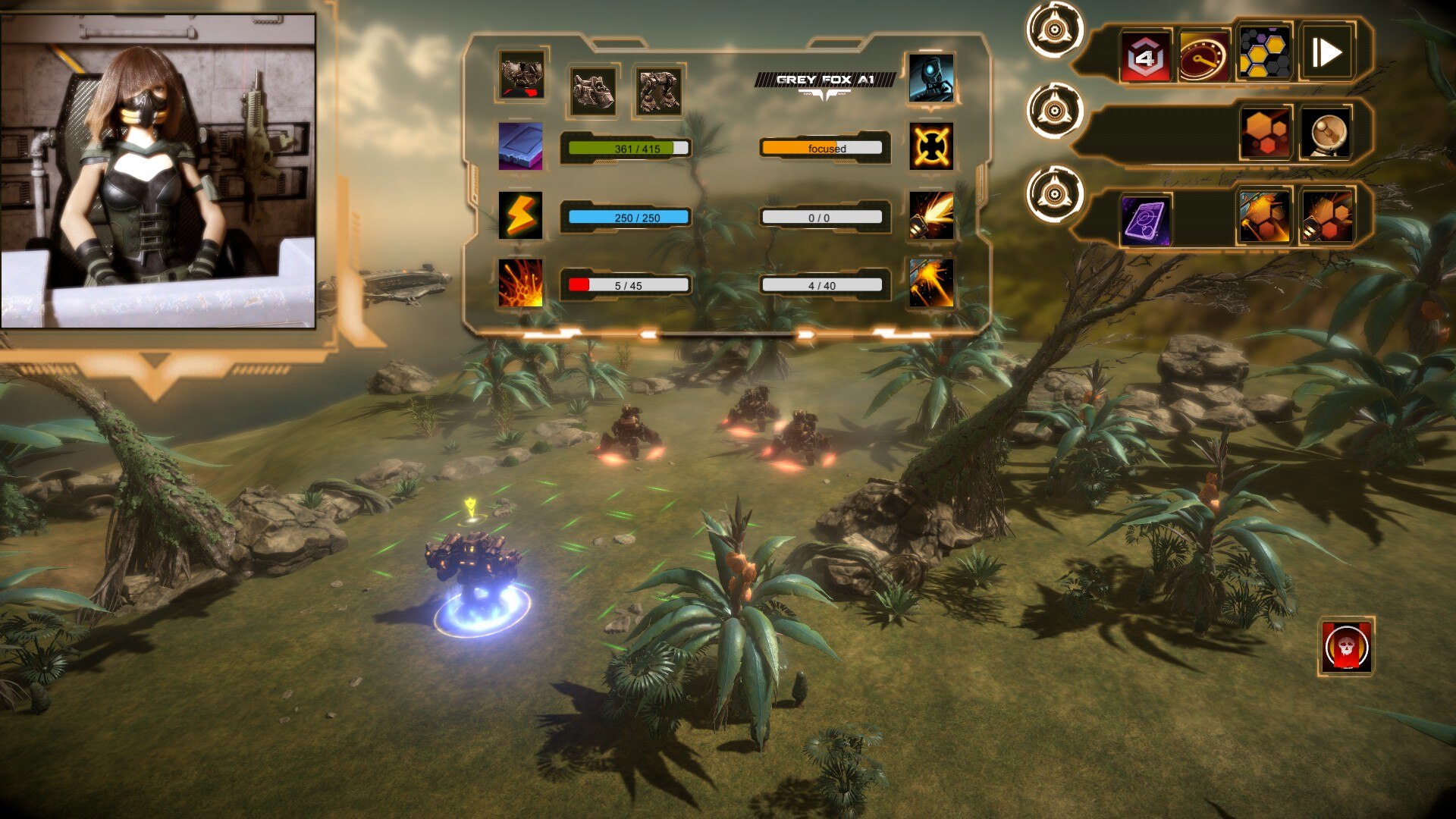Click the red skull button

coord(1346,647)
